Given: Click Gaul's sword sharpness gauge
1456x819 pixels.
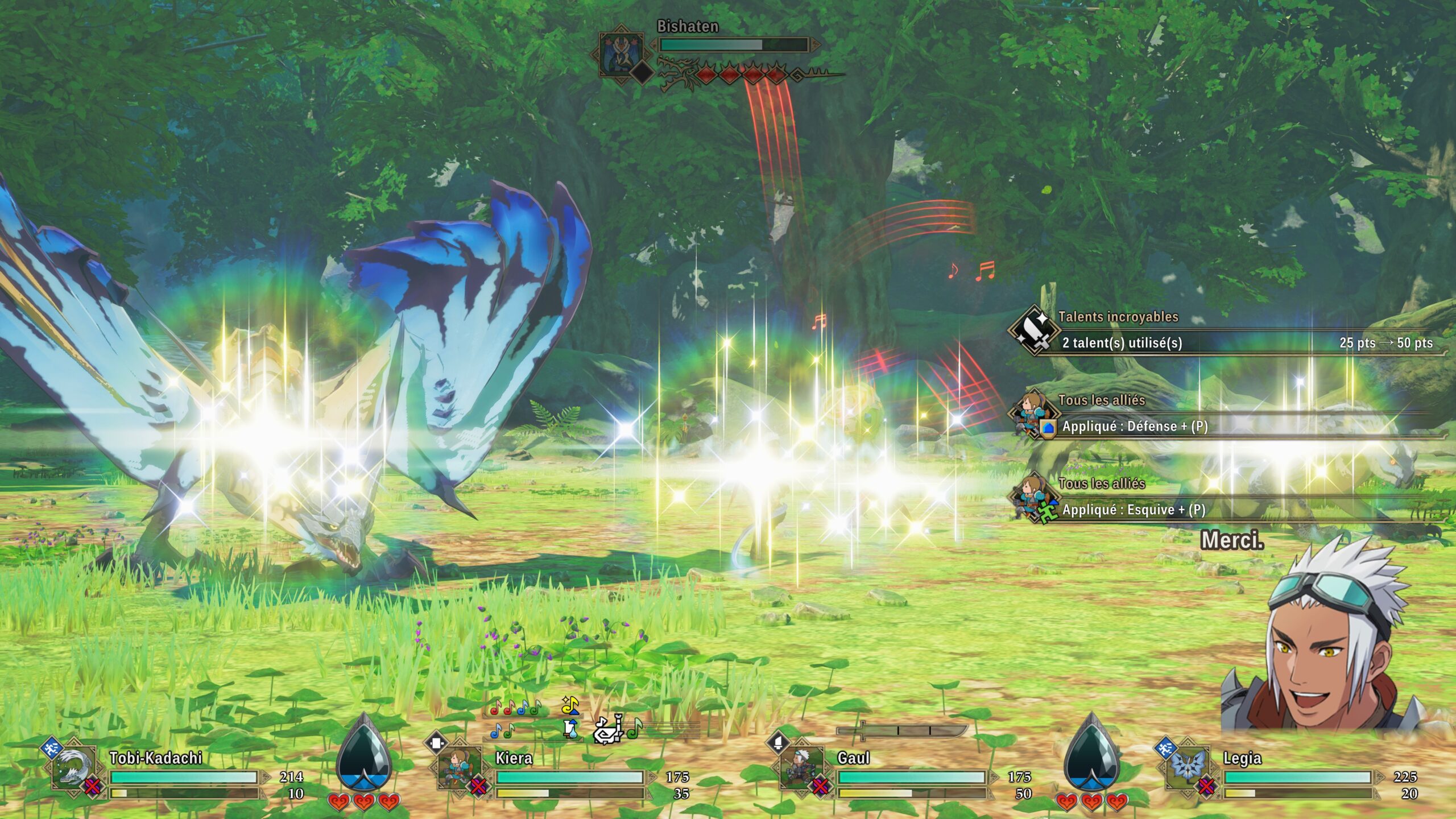Looking at the screenshot, I should pyautogui.click(x=903, y=730).
